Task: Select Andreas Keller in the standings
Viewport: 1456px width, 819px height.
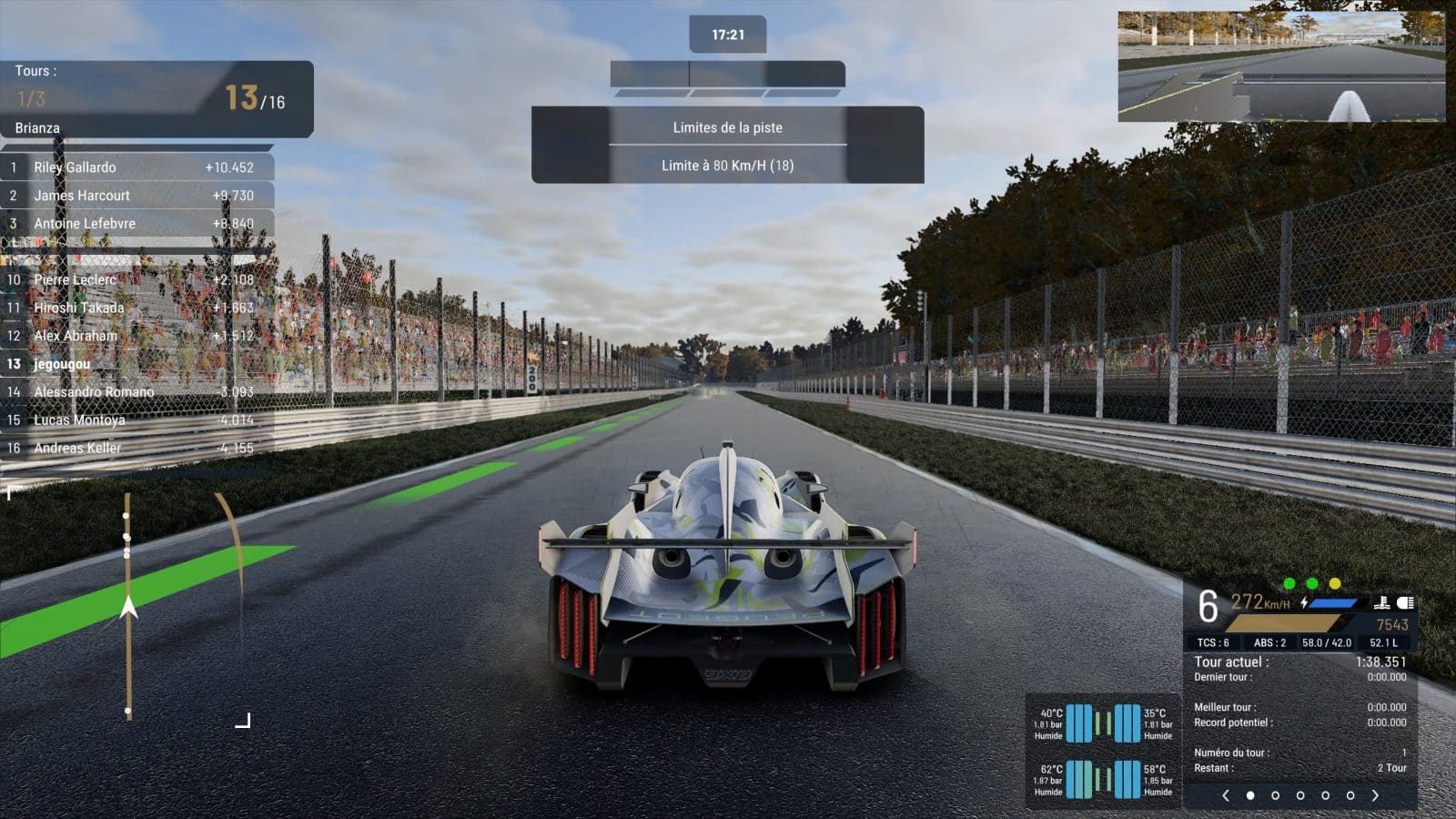Action: (136, 448)
